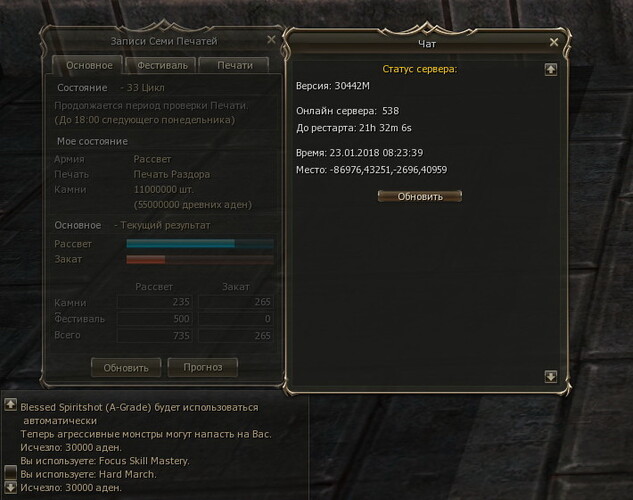Click the system log's up arrow
633x500 pixels.
click(x=10, y=406)
